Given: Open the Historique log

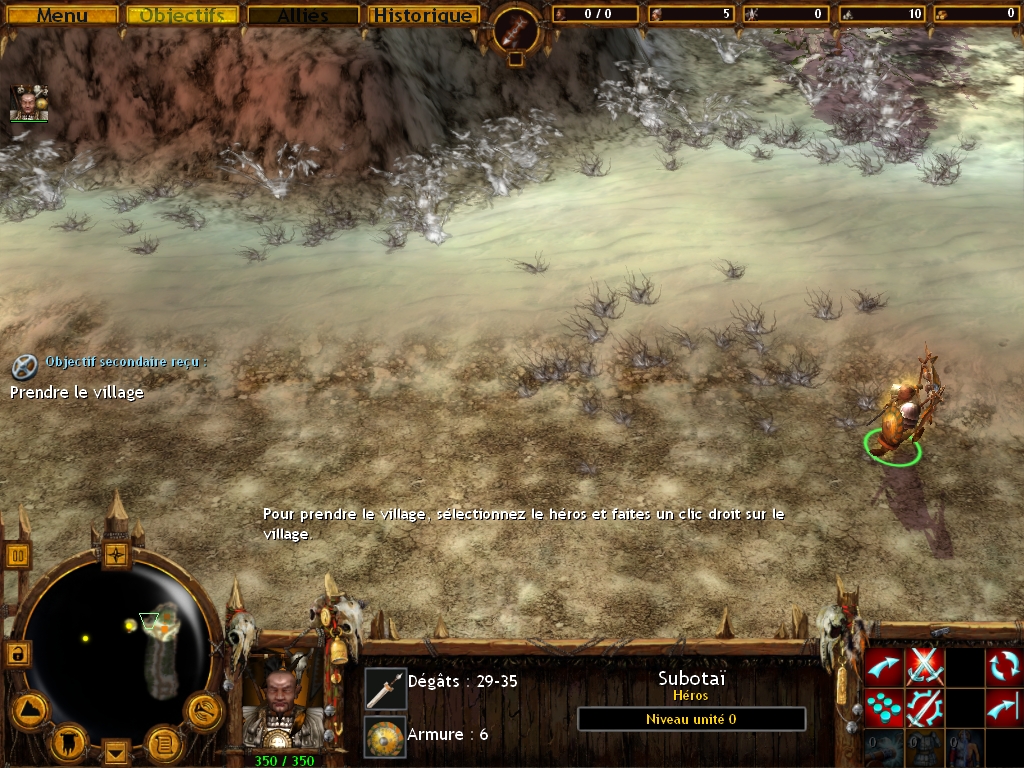Looking at the screenshot, I should (x=422, y=15).
